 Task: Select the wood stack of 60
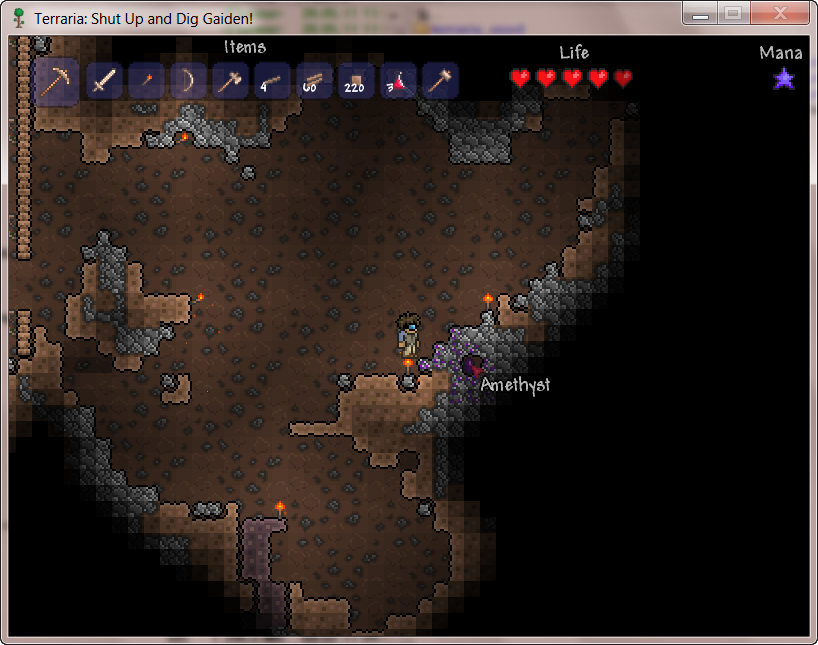(314, 81)
